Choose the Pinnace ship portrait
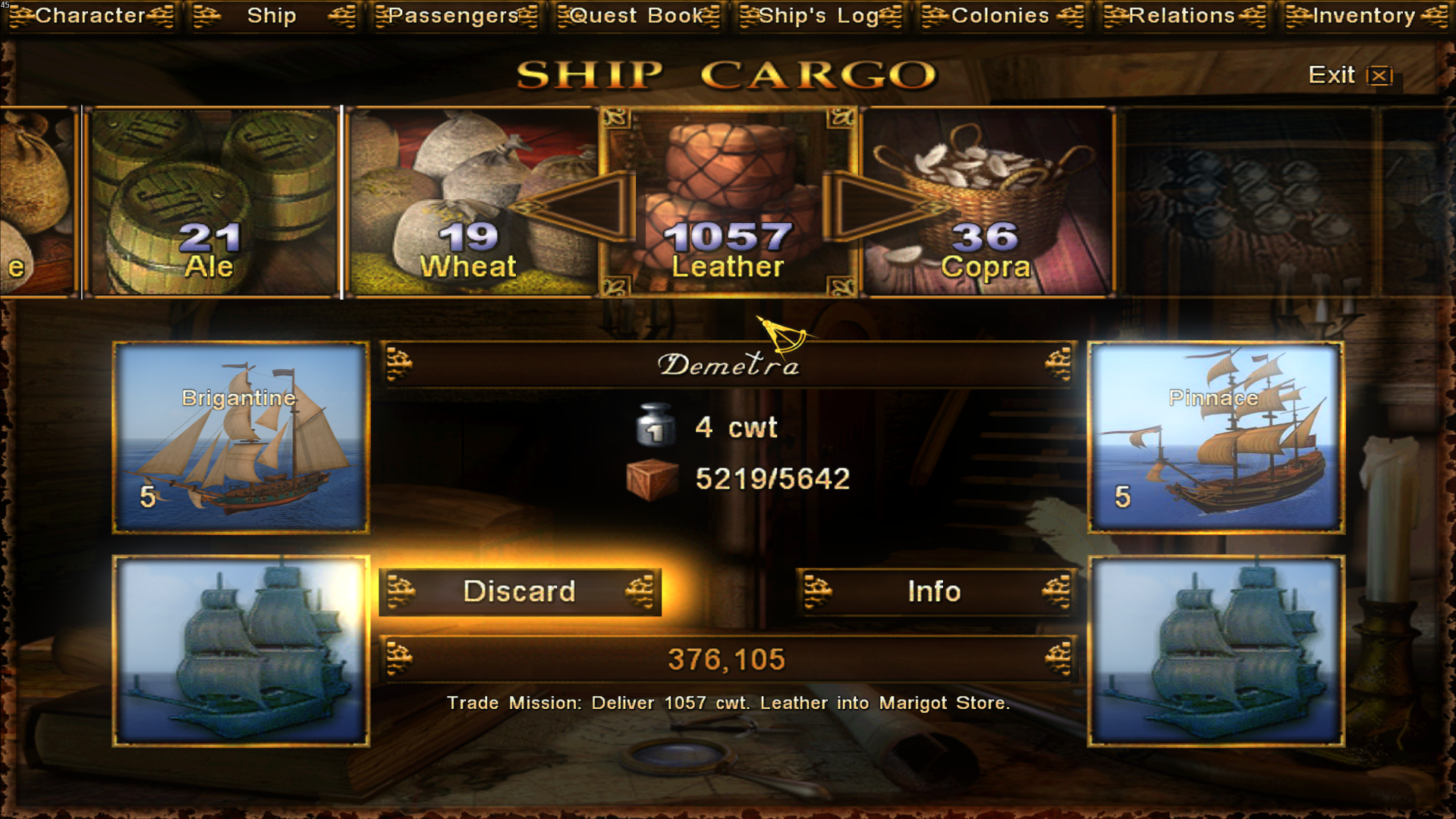The image size is (1456, 819). click(x=1215, y=437)
